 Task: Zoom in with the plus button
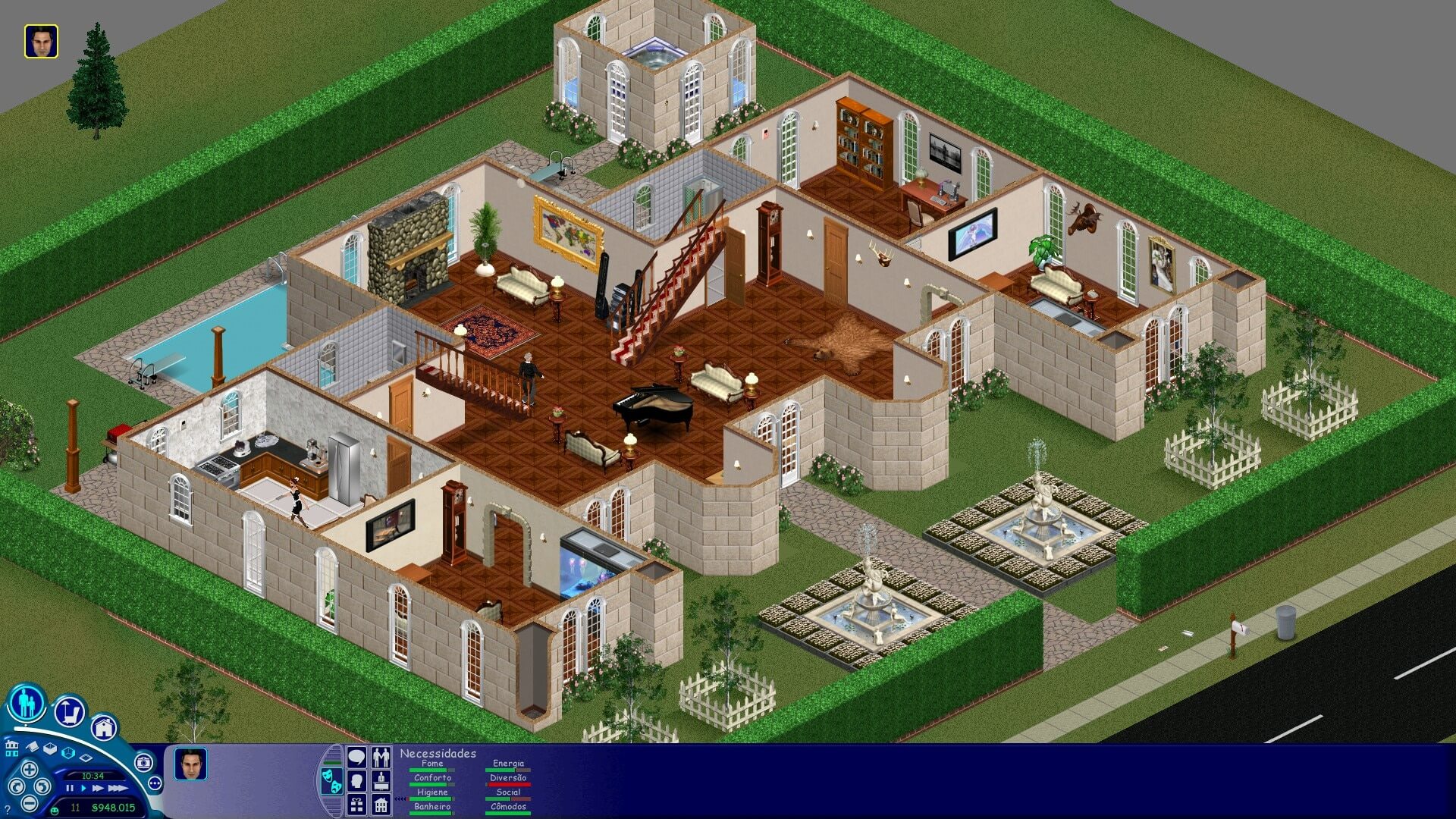point(29,767)
